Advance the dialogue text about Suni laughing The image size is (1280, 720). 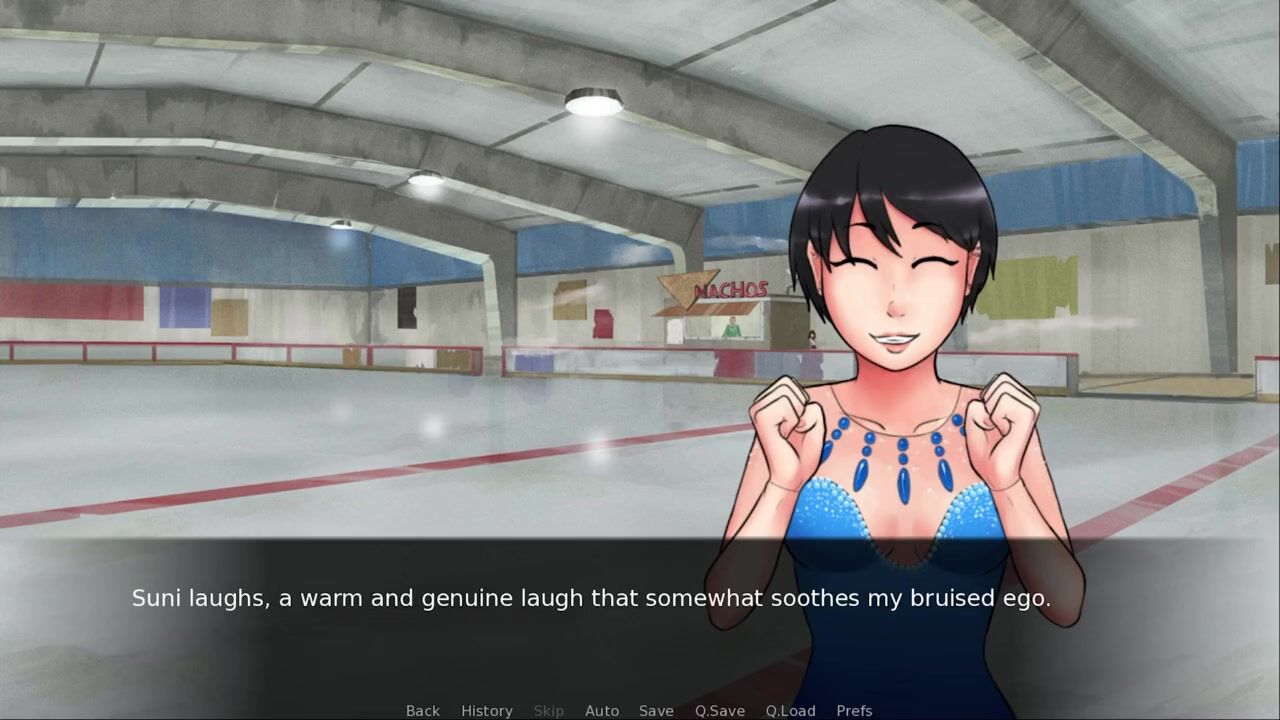590,599
